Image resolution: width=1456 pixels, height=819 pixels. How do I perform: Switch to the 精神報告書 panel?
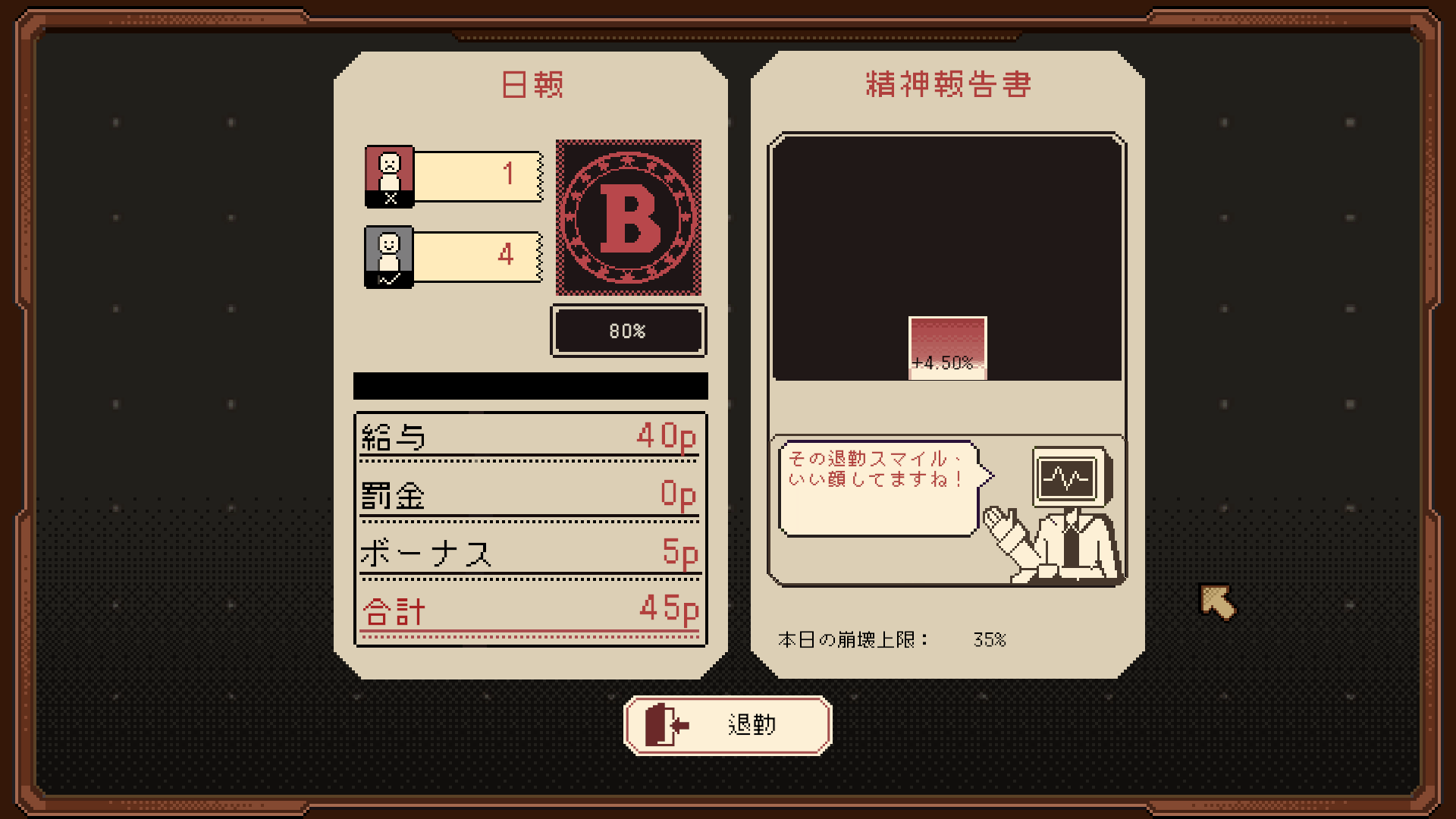coord(948,85)
